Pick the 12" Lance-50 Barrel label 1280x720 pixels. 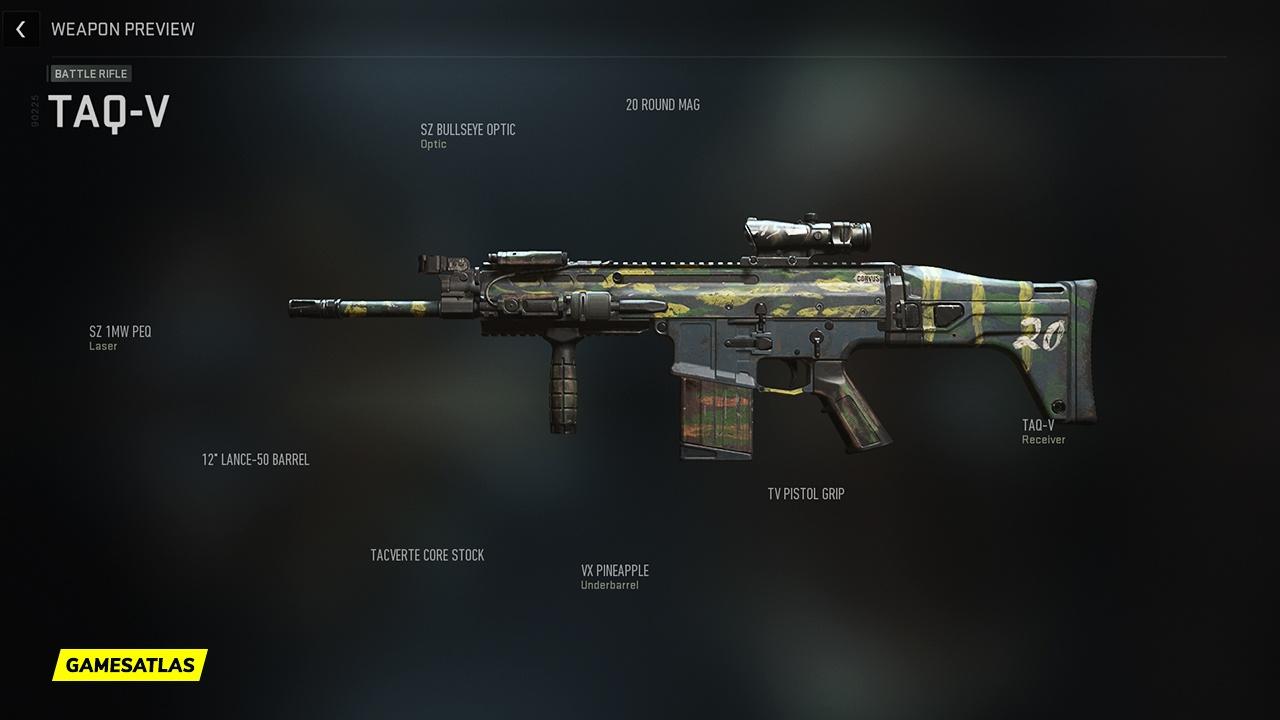pos(255,460)
